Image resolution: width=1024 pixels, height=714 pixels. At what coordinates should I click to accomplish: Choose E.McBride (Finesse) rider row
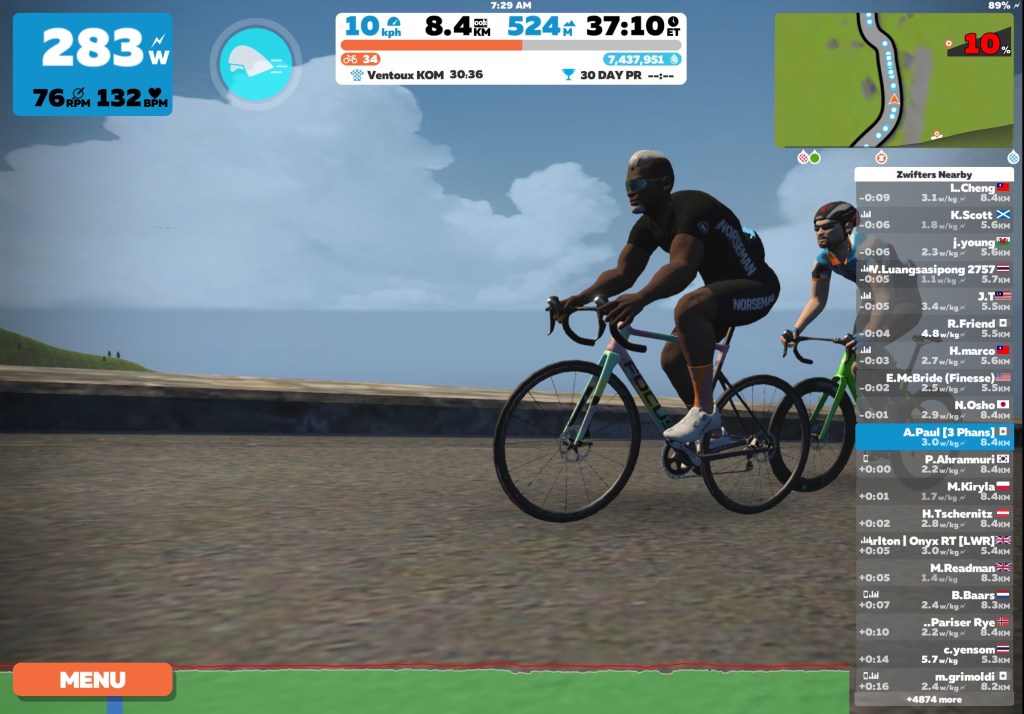(933, 383)
